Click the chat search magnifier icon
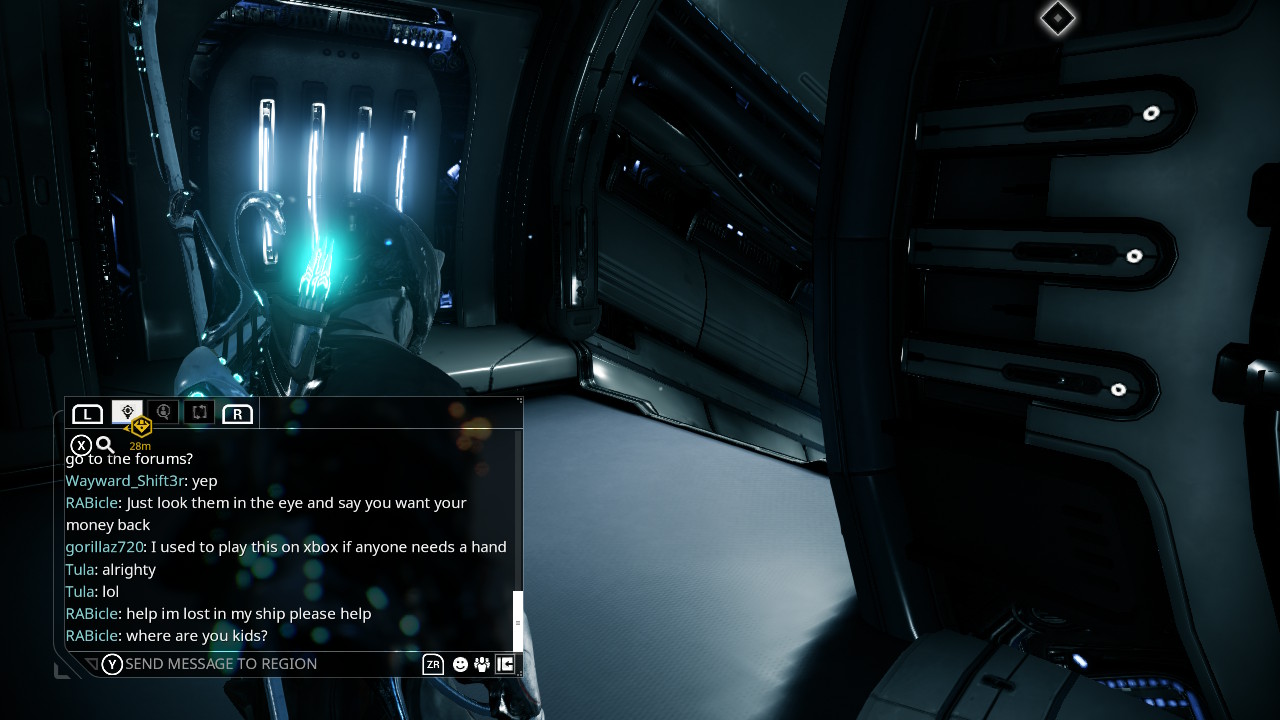 (105, 445)
